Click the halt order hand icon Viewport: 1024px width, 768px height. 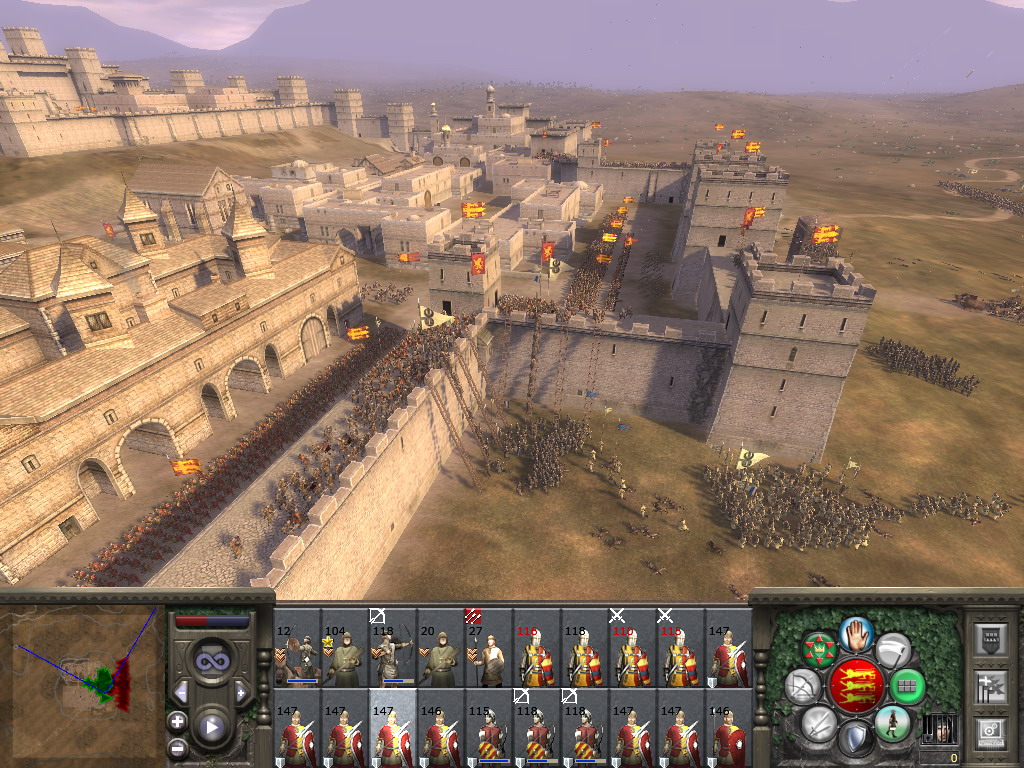856,633
